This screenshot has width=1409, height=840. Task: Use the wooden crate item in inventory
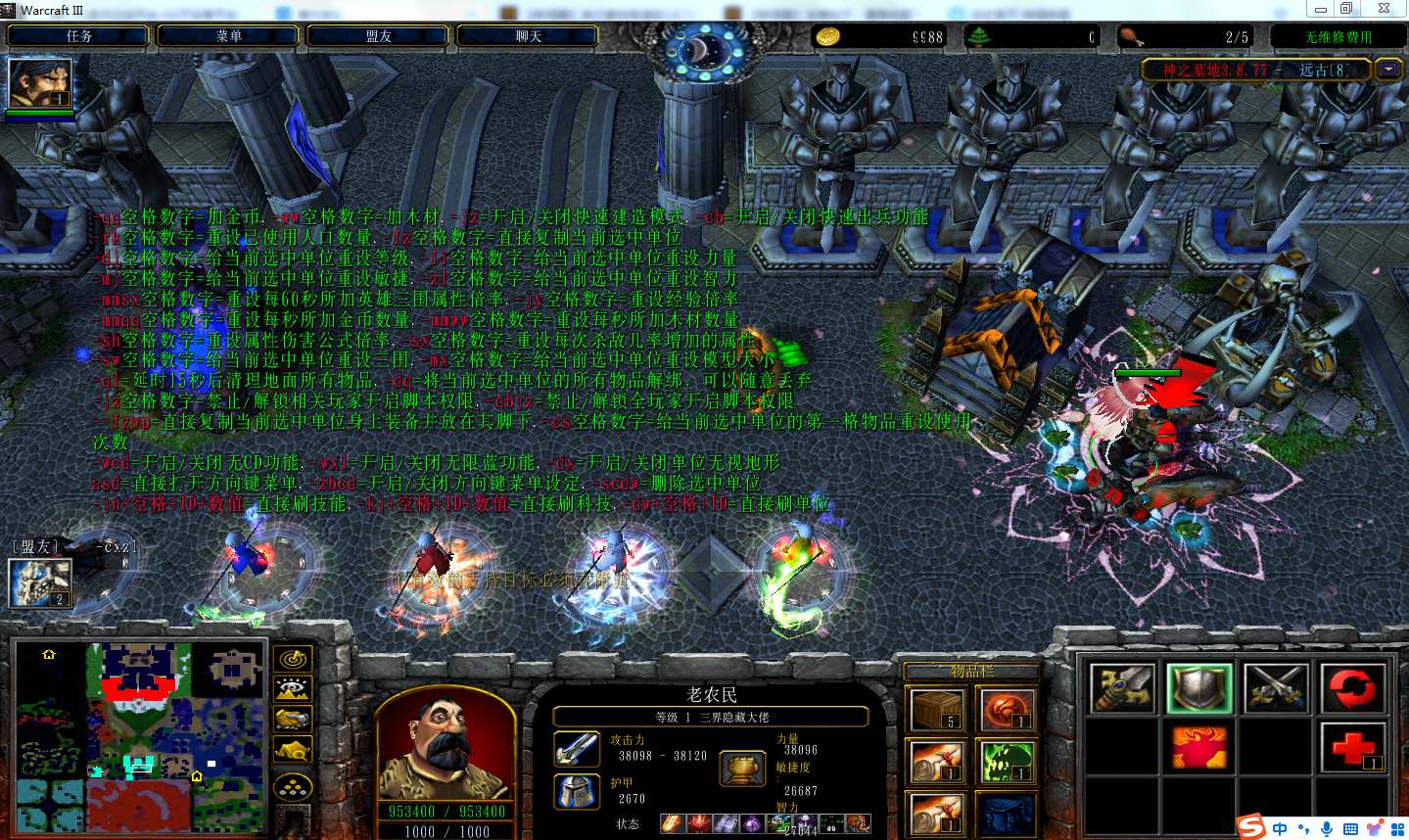937,709
